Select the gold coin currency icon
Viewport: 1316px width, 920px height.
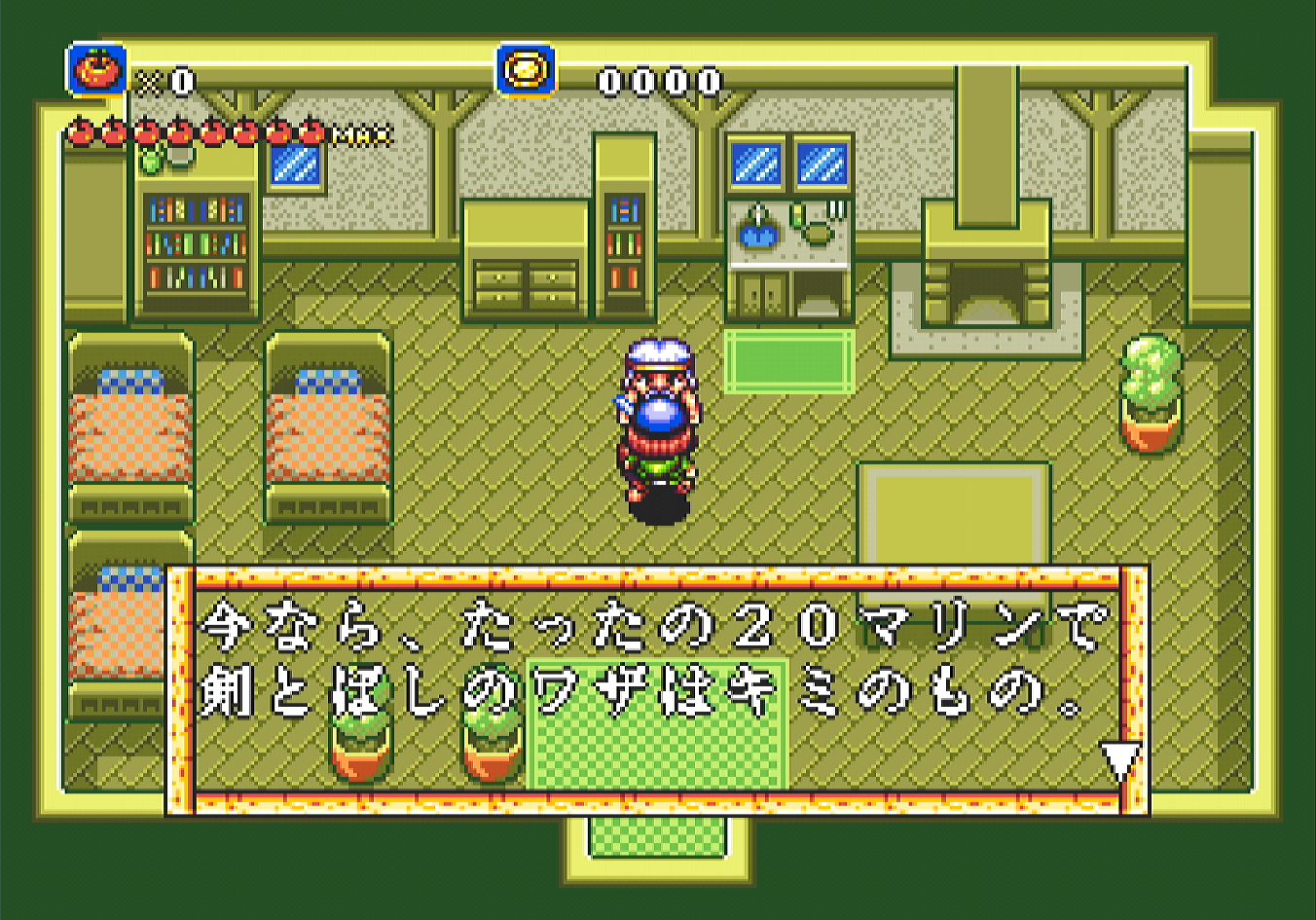(x=527, y=70)
